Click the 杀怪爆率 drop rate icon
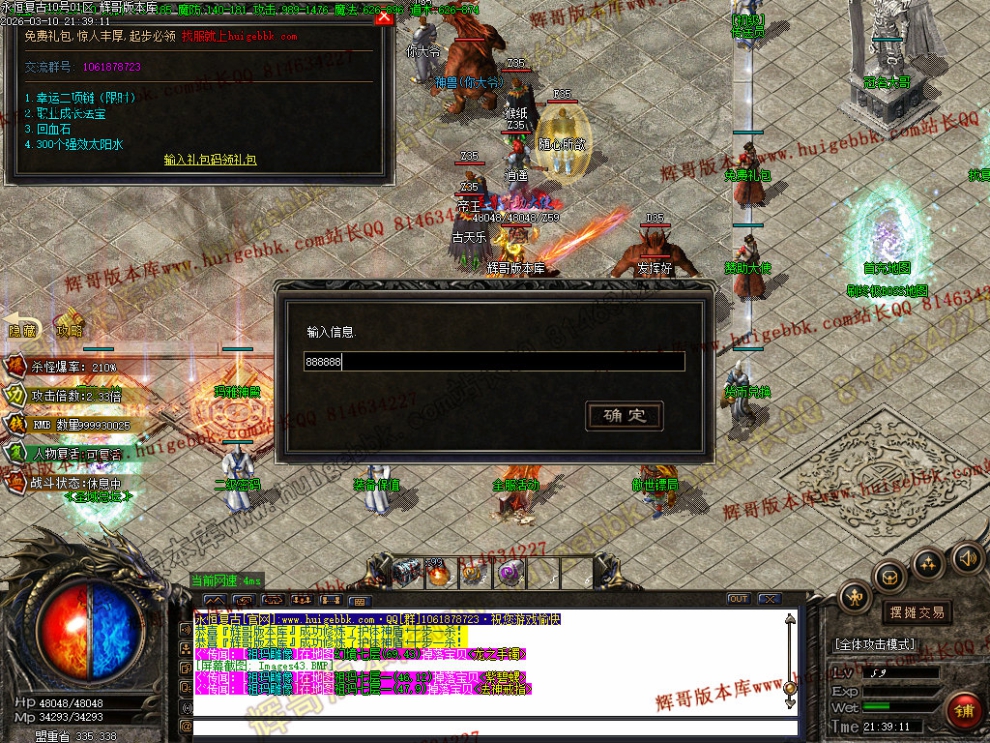 pos(16,367)
